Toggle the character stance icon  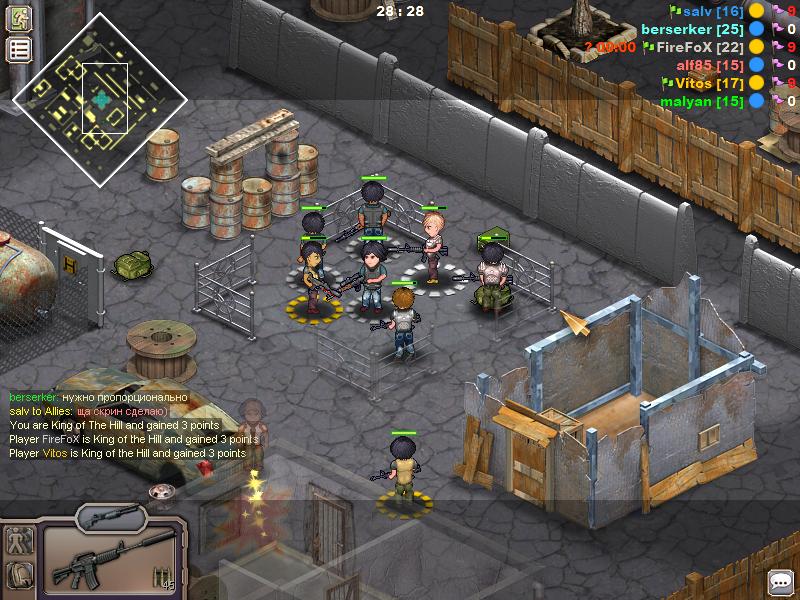point(20,541)
